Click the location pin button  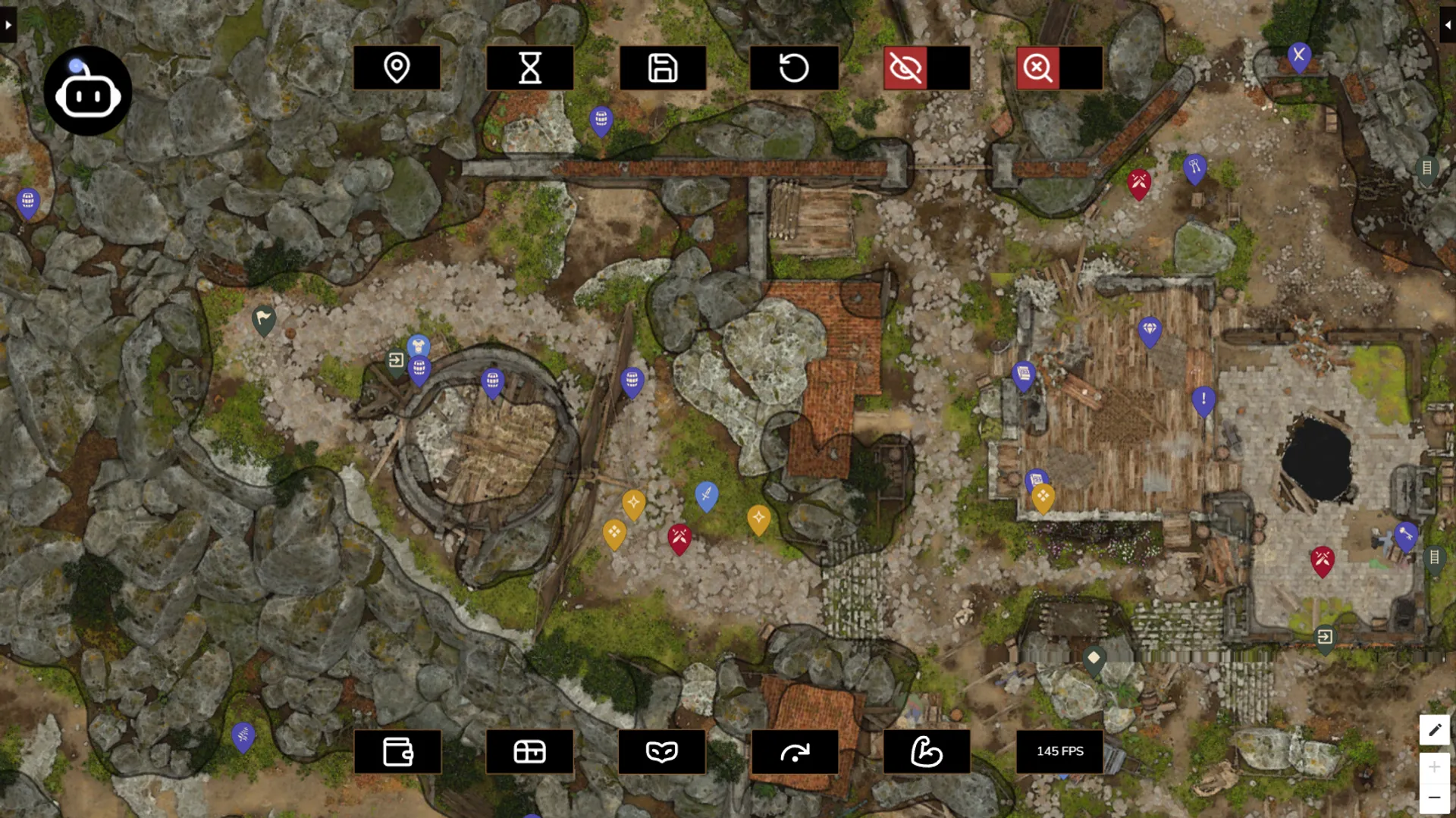397,68
